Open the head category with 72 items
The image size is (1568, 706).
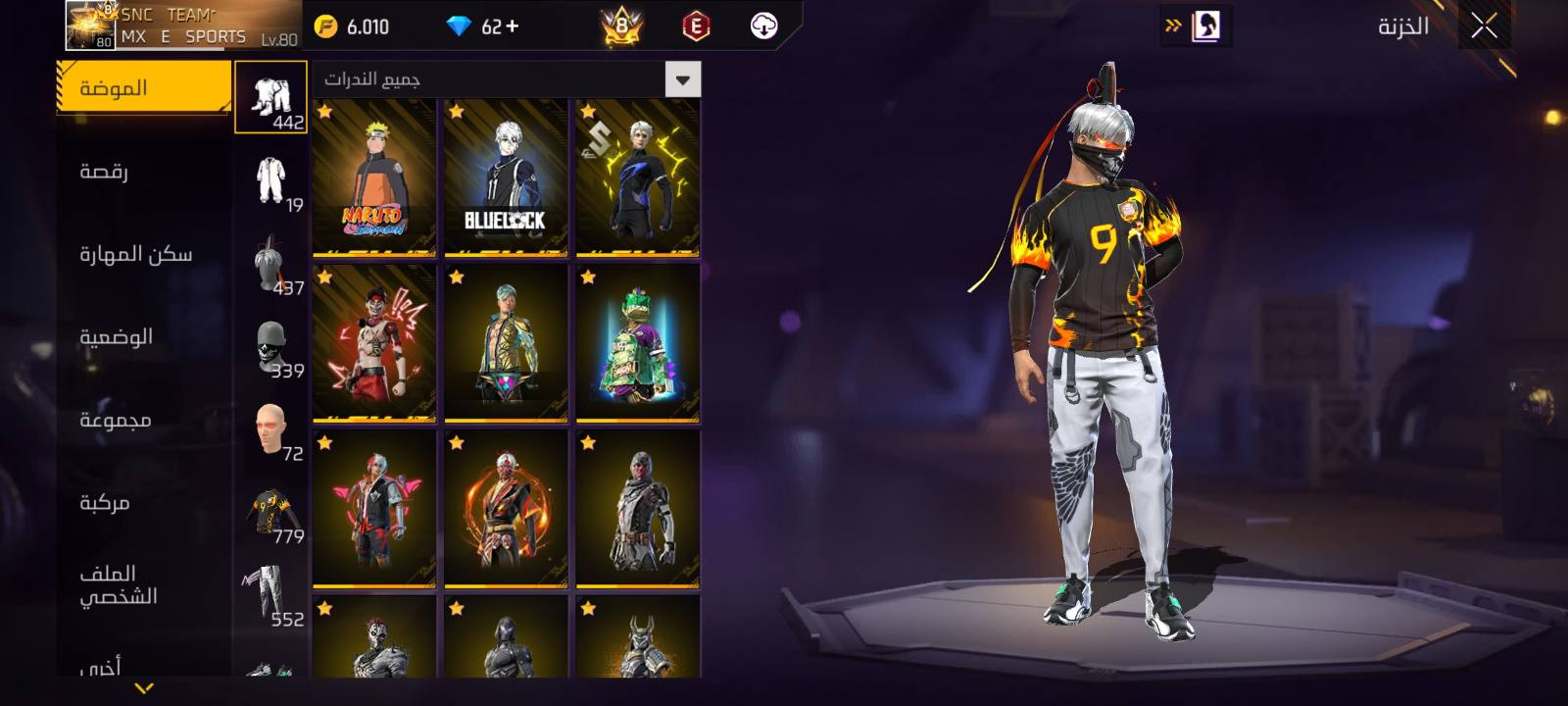coord(271,431)
